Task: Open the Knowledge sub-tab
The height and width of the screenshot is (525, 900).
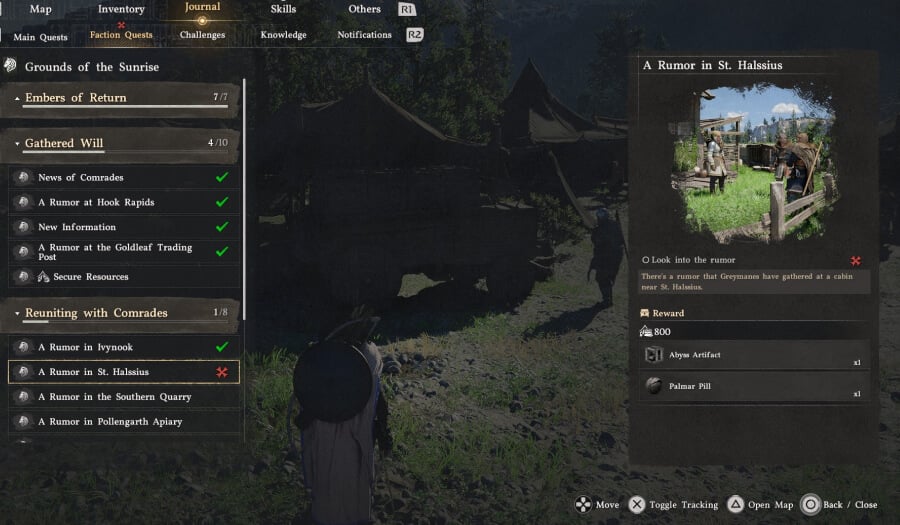Action: 283,35
